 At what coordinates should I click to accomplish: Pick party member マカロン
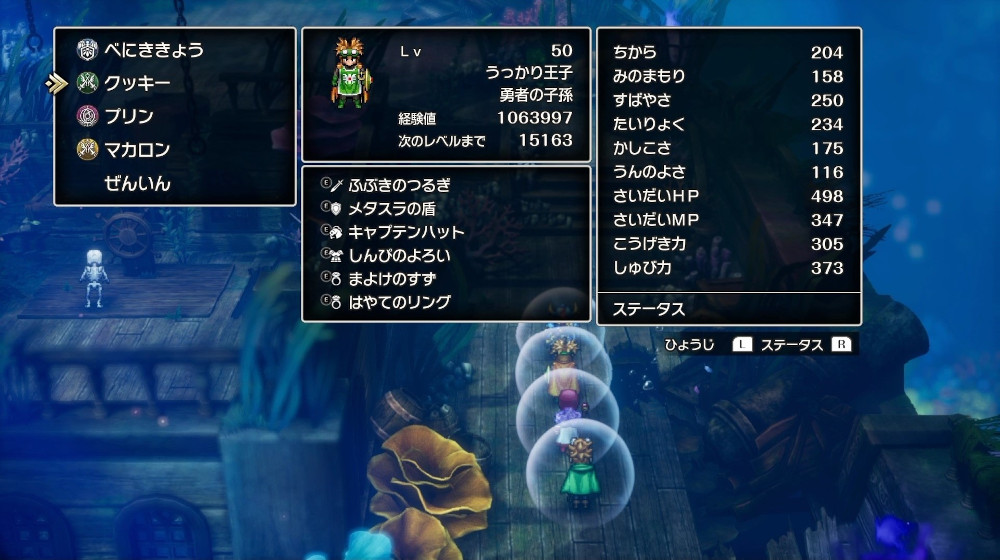(137, 150)
